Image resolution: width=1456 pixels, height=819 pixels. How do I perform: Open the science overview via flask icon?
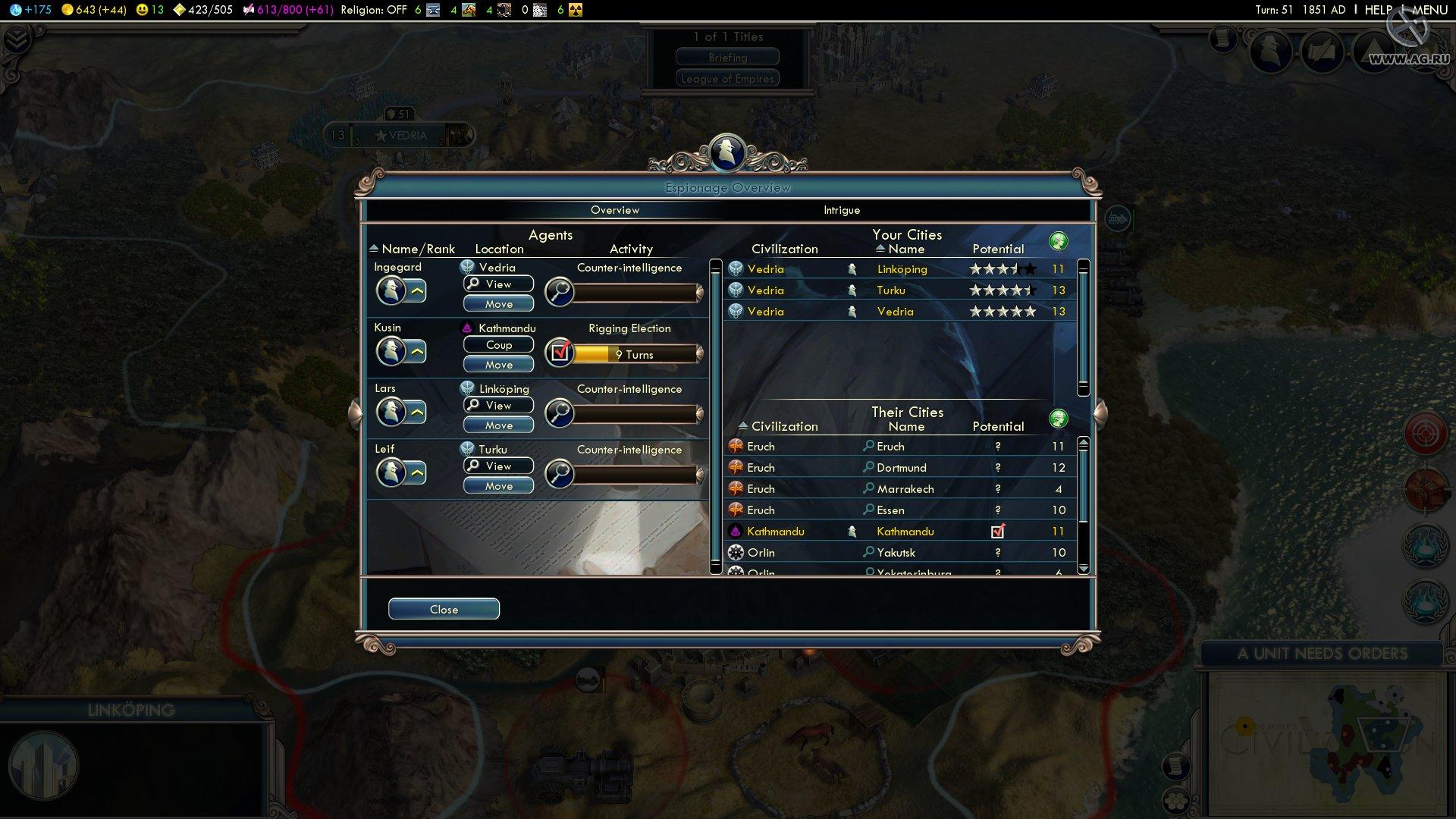pyautogui.click(x=15, y=10)
